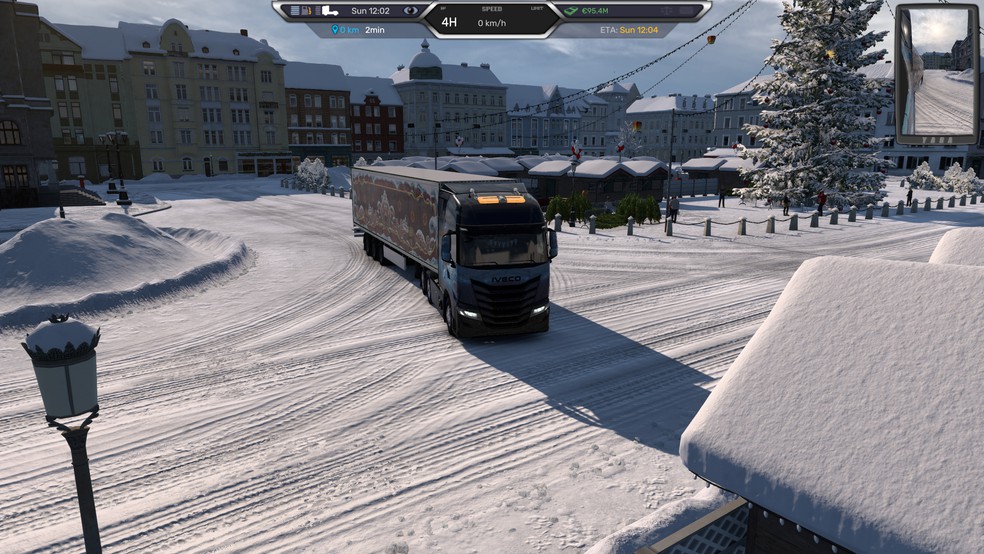Click the green cash money icon
The width and height of the screenshot is (984, 554).
pos(572,11)
